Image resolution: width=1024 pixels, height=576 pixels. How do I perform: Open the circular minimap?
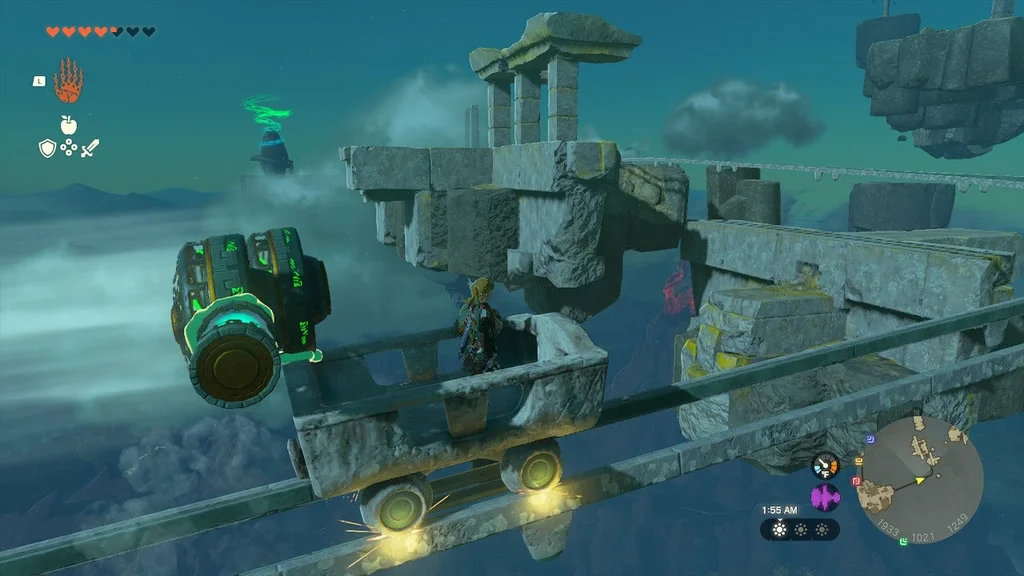point(921,476)
